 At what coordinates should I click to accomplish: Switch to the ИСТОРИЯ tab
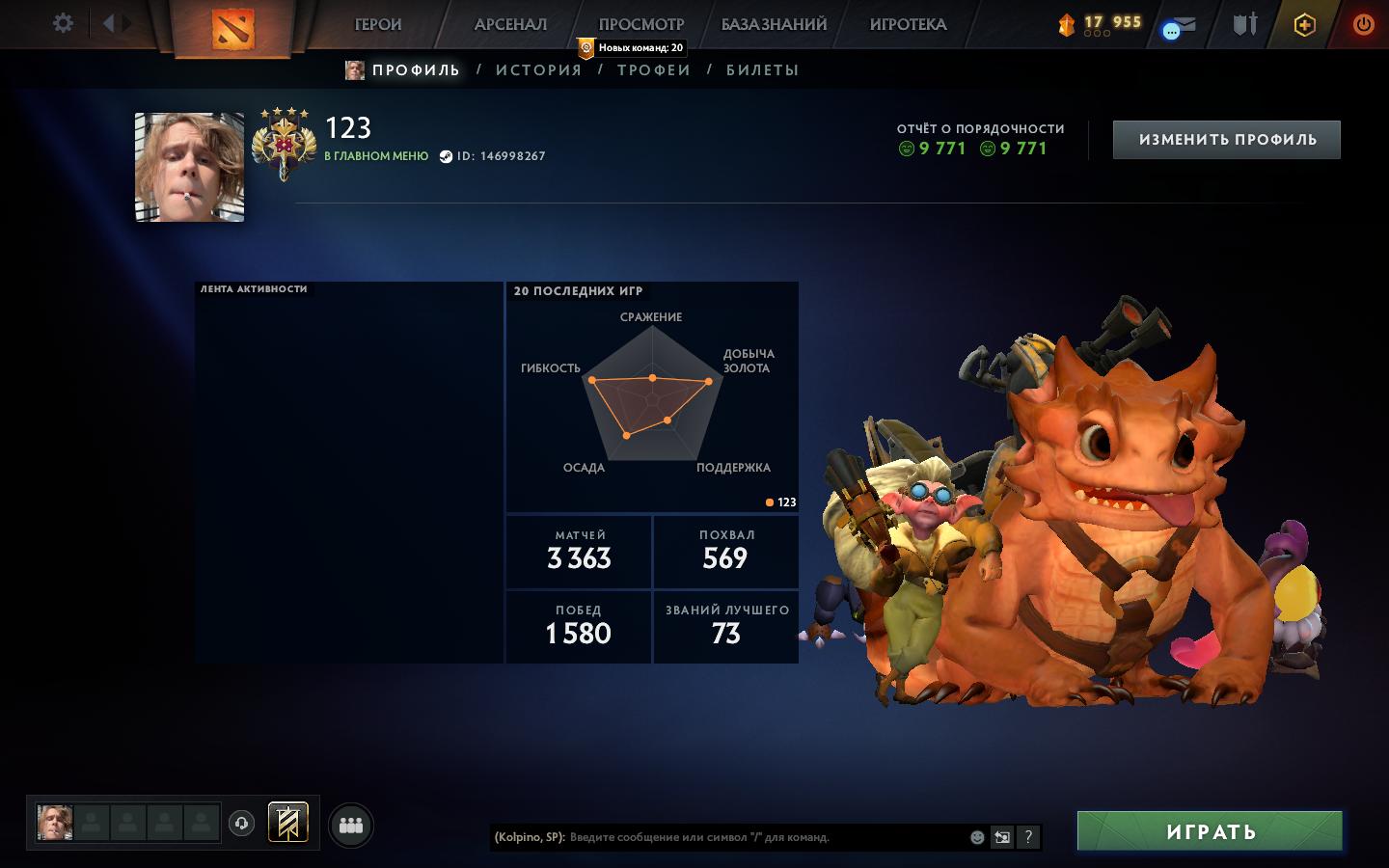coord(538,69)
